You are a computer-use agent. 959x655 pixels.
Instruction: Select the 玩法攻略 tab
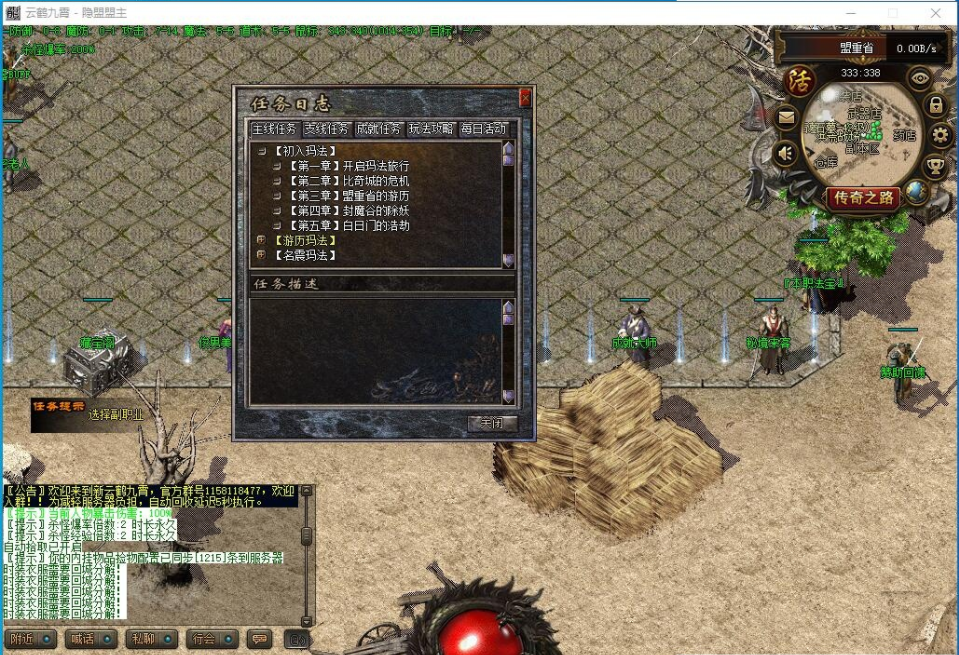pyautogui.click(x=431, y=129)
